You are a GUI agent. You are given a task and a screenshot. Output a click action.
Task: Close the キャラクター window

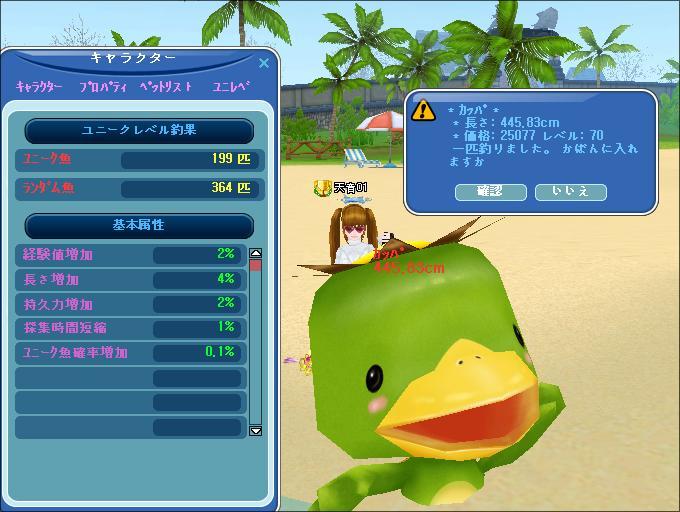point(264,63)
